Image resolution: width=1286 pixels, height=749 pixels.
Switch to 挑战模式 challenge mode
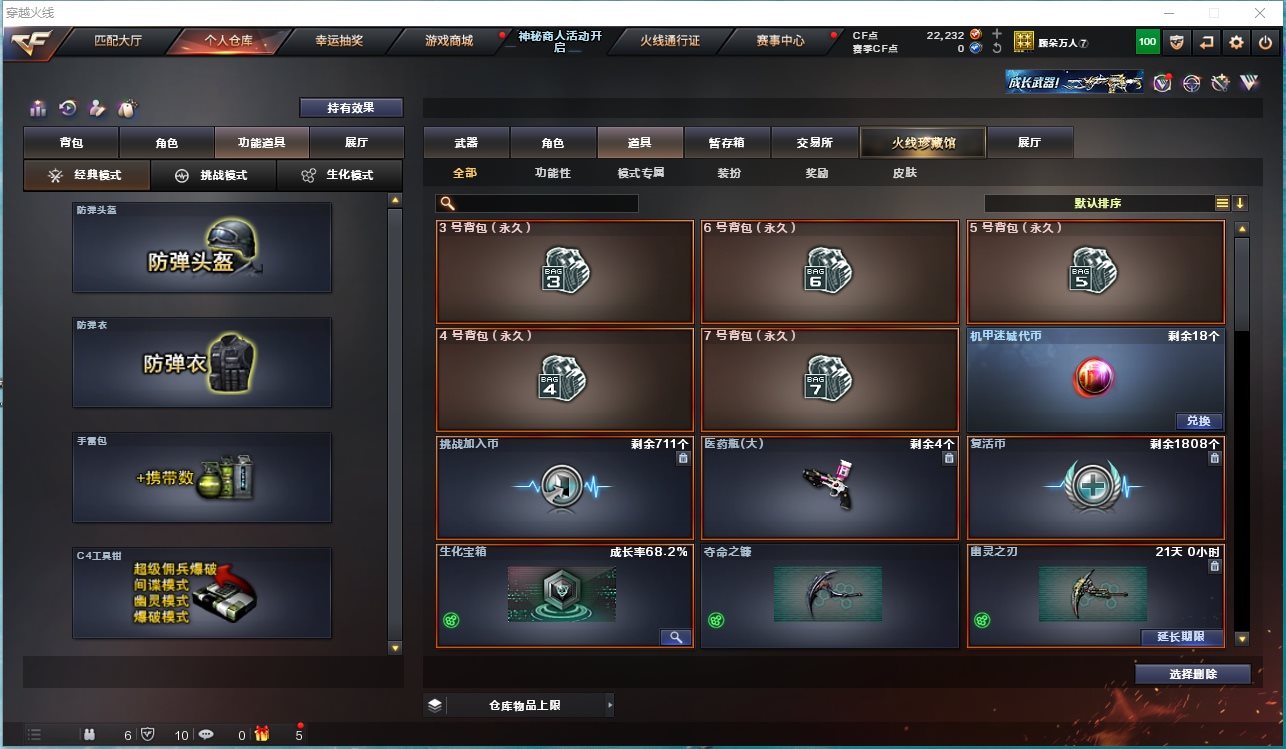pos(213,175)
